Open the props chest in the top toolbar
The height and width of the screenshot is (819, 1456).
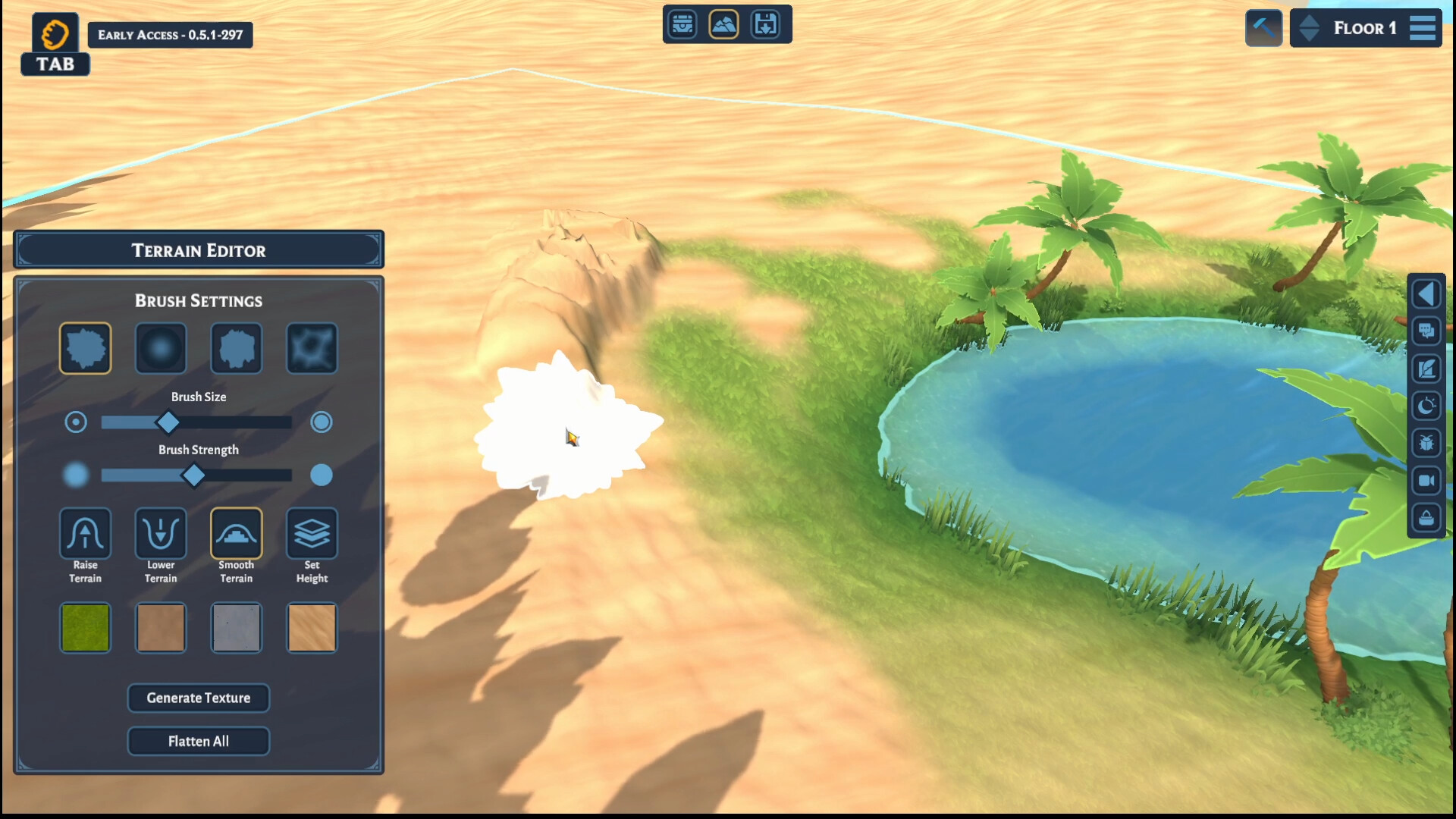tap(682, 24)
